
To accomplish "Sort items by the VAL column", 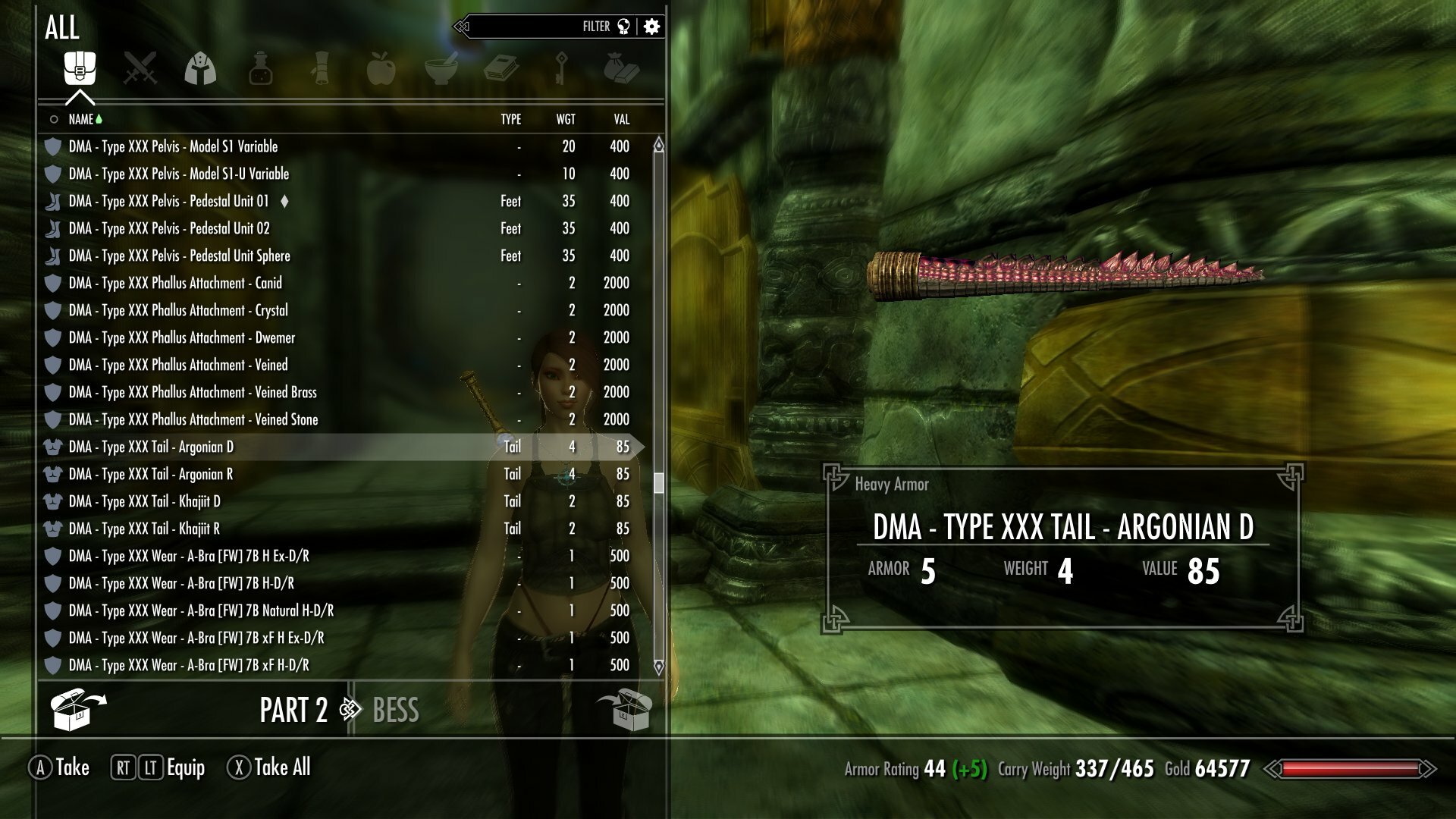I will point(621,119).
